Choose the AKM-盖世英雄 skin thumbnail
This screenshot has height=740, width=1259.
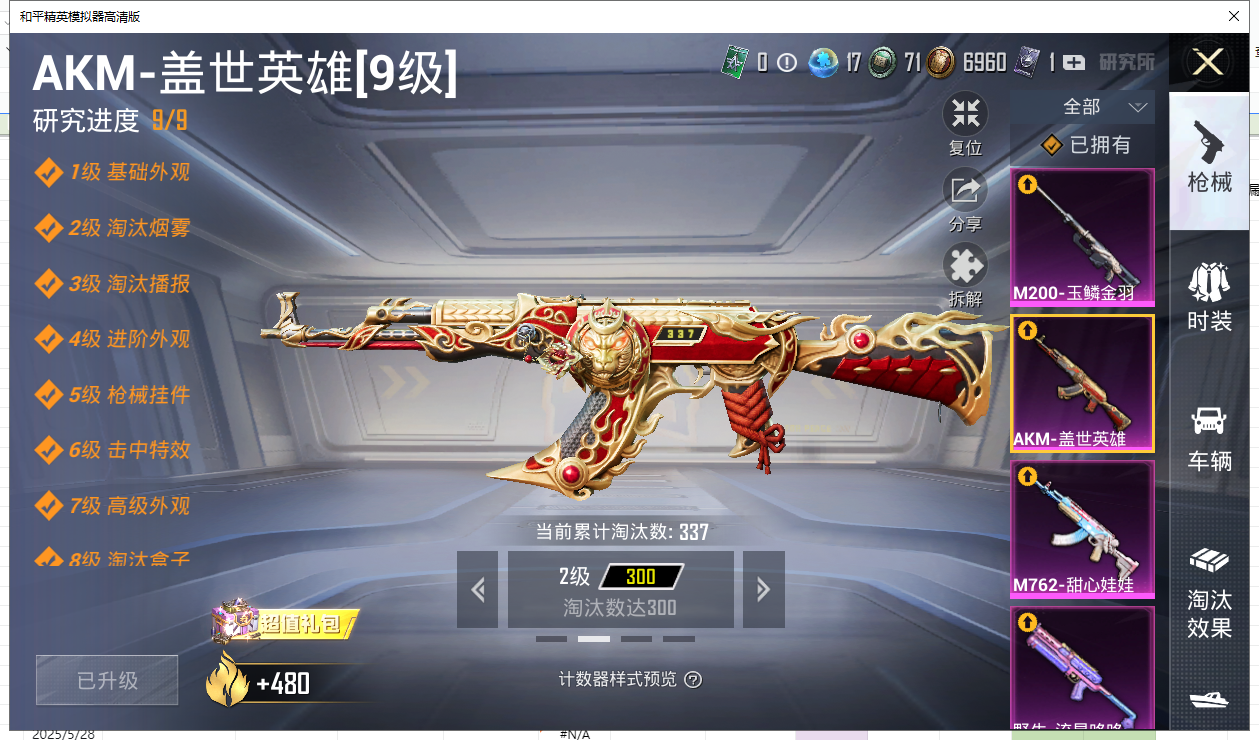[1082, 383]
